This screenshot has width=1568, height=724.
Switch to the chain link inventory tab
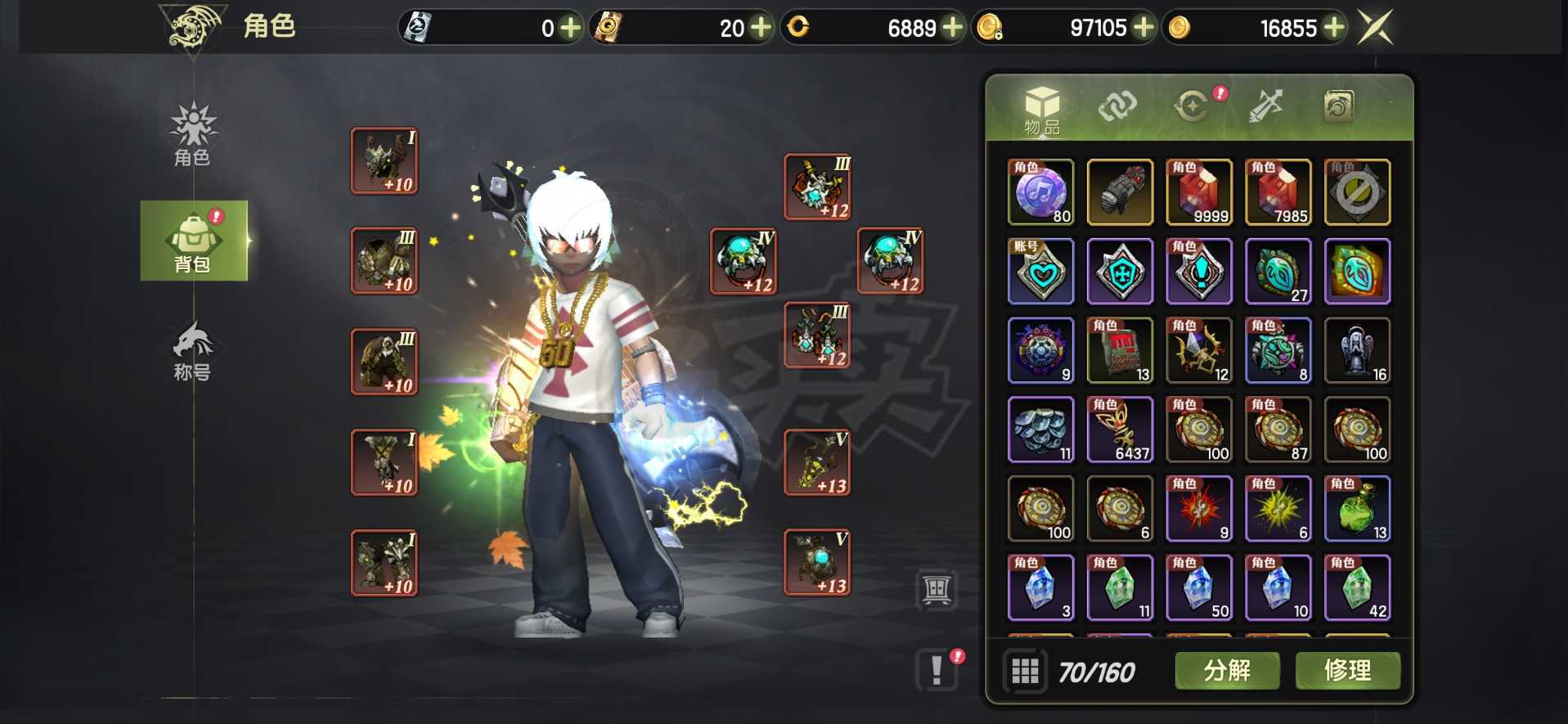pos(1117,106)
